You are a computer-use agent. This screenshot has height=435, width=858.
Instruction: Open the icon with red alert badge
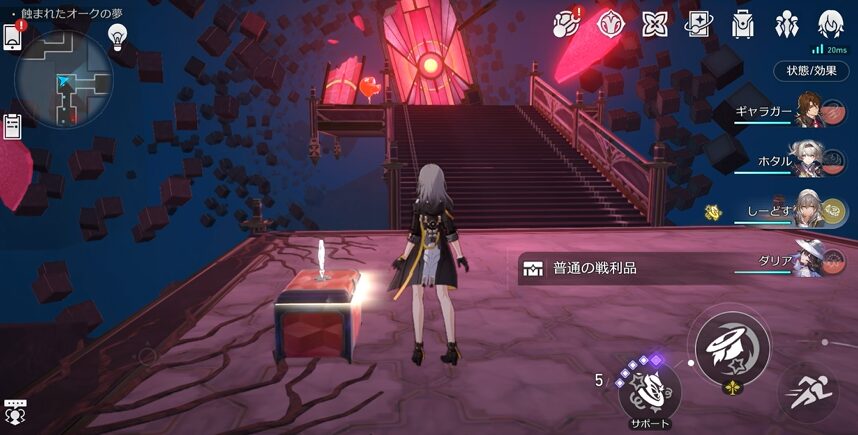[567, 23]
